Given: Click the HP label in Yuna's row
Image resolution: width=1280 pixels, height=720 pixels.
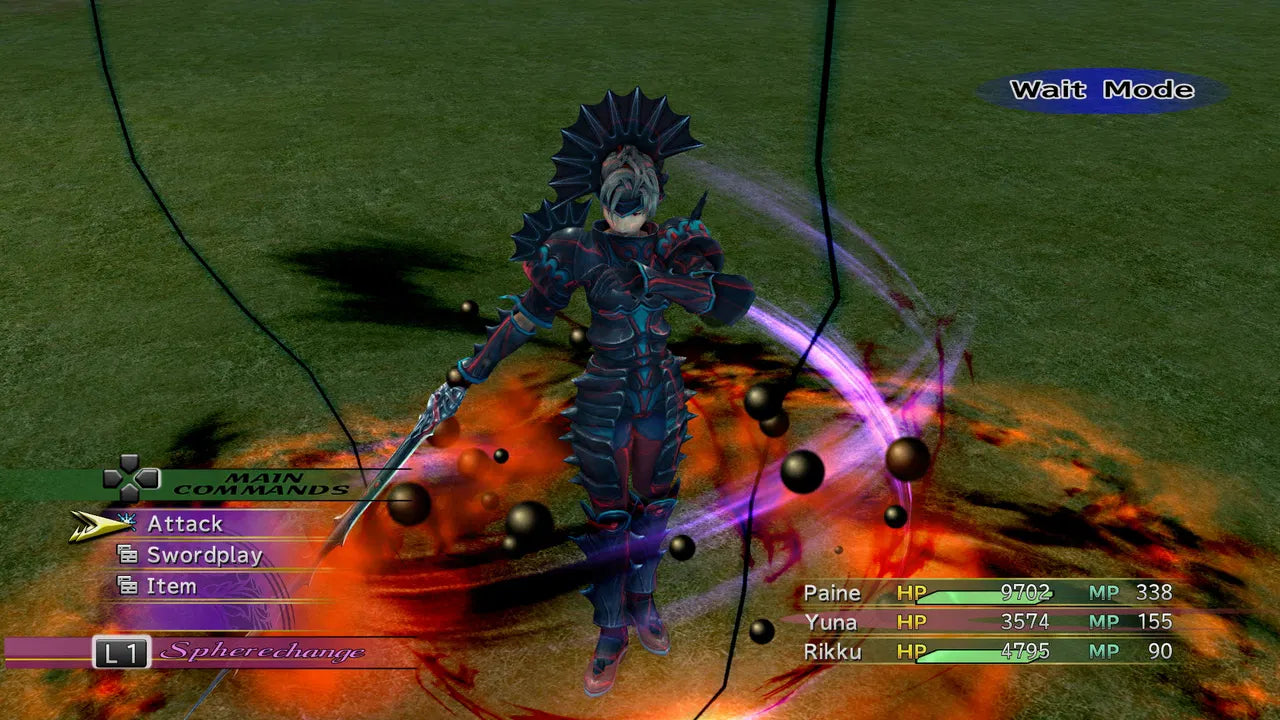Looking at the screenshot, I should [910, 622].
